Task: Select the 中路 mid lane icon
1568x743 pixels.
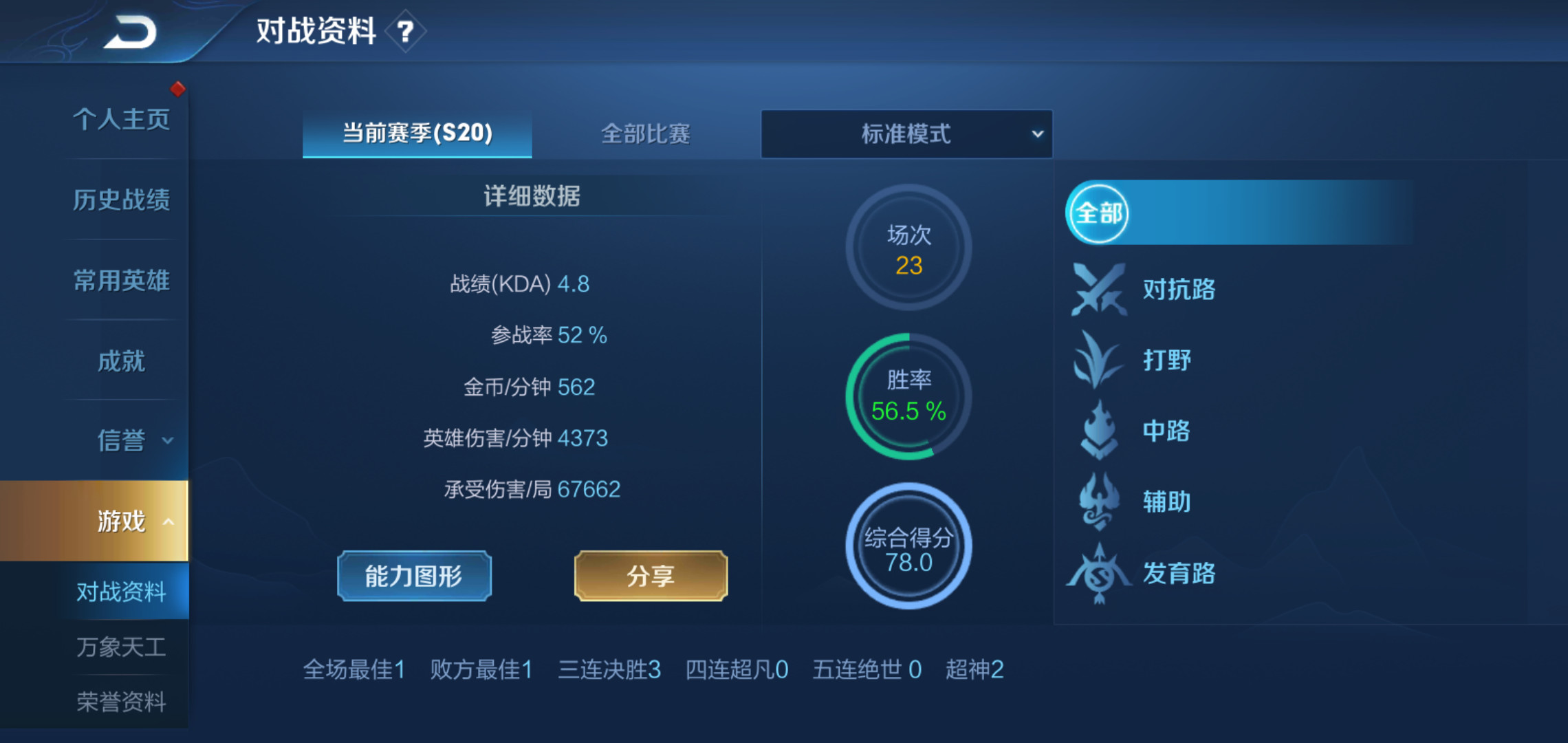Action: (x=1099, y=432)
